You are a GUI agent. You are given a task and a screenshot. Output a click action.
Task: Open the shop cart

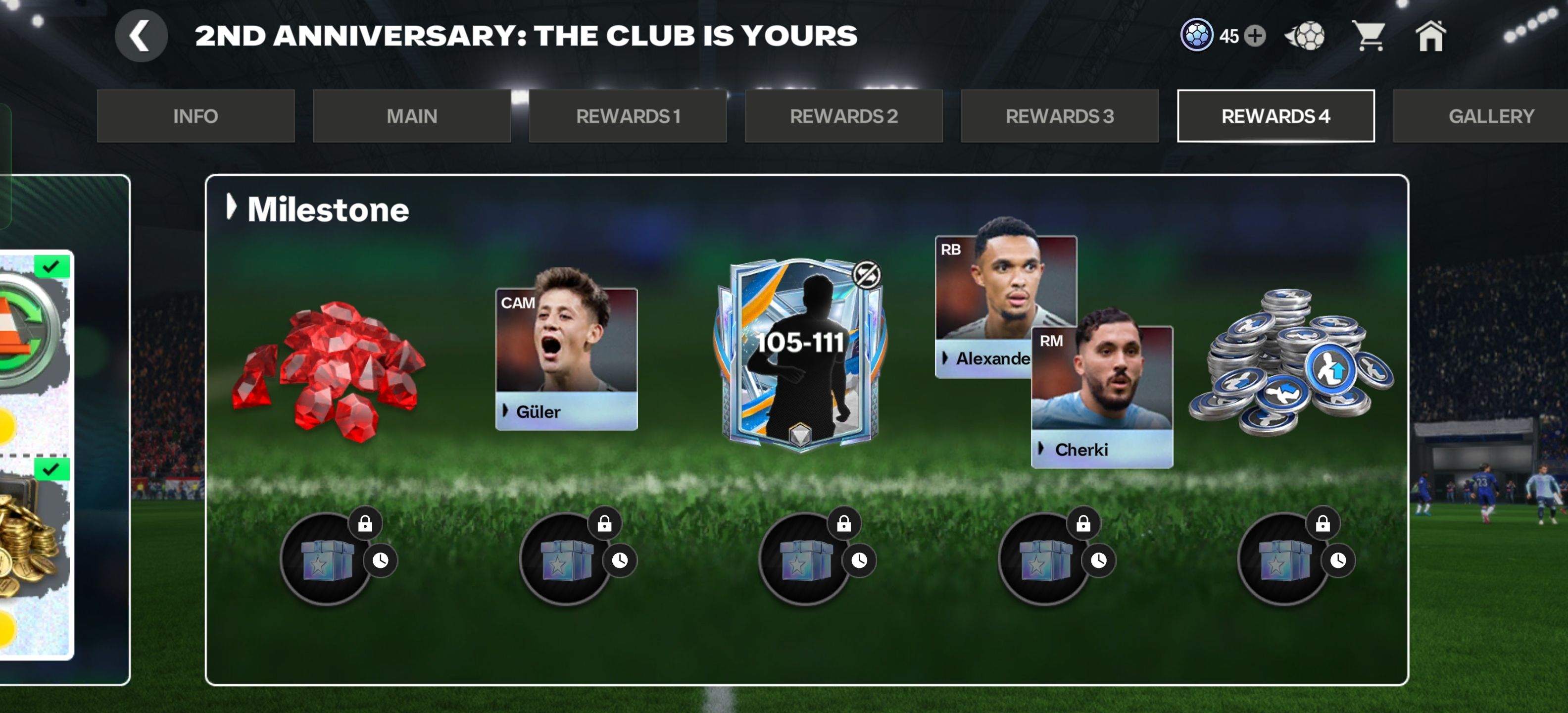coord(1369,36)
